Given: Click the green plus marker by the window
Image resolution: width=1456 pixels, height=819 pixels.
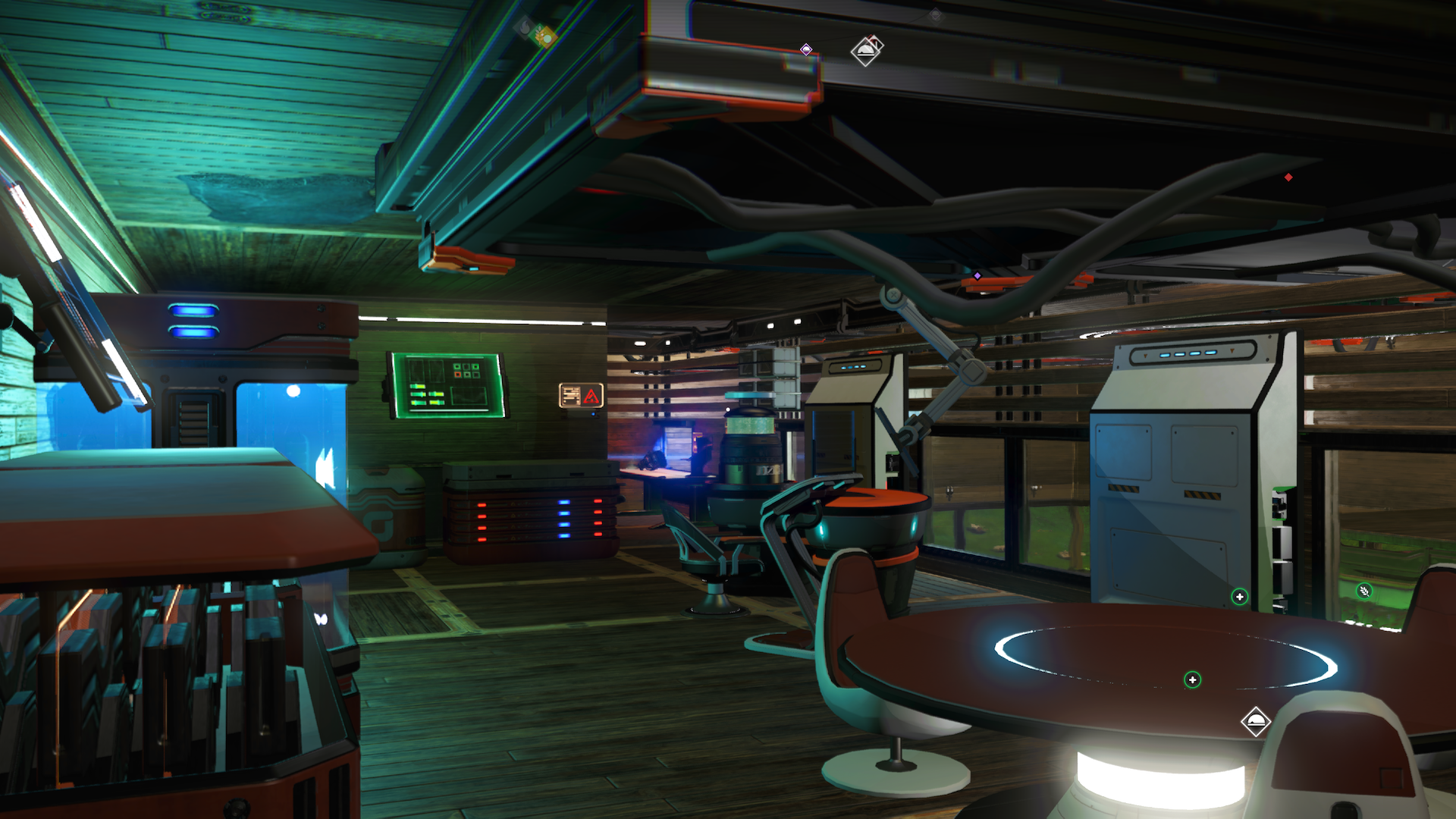Looking at the screenshot, I should 1239,597.
